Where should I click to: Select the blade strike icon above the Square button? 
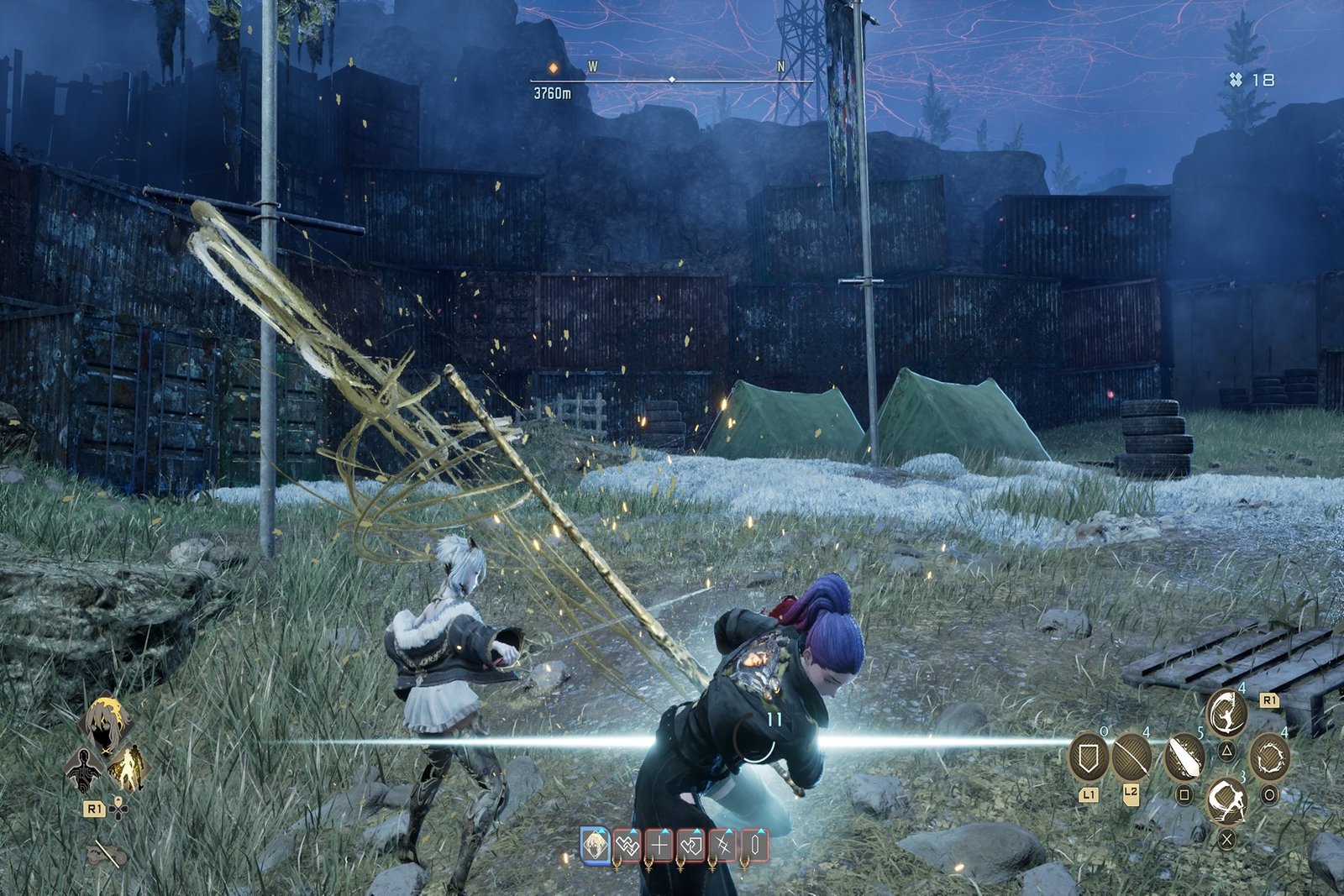(x=1184, y=757)
